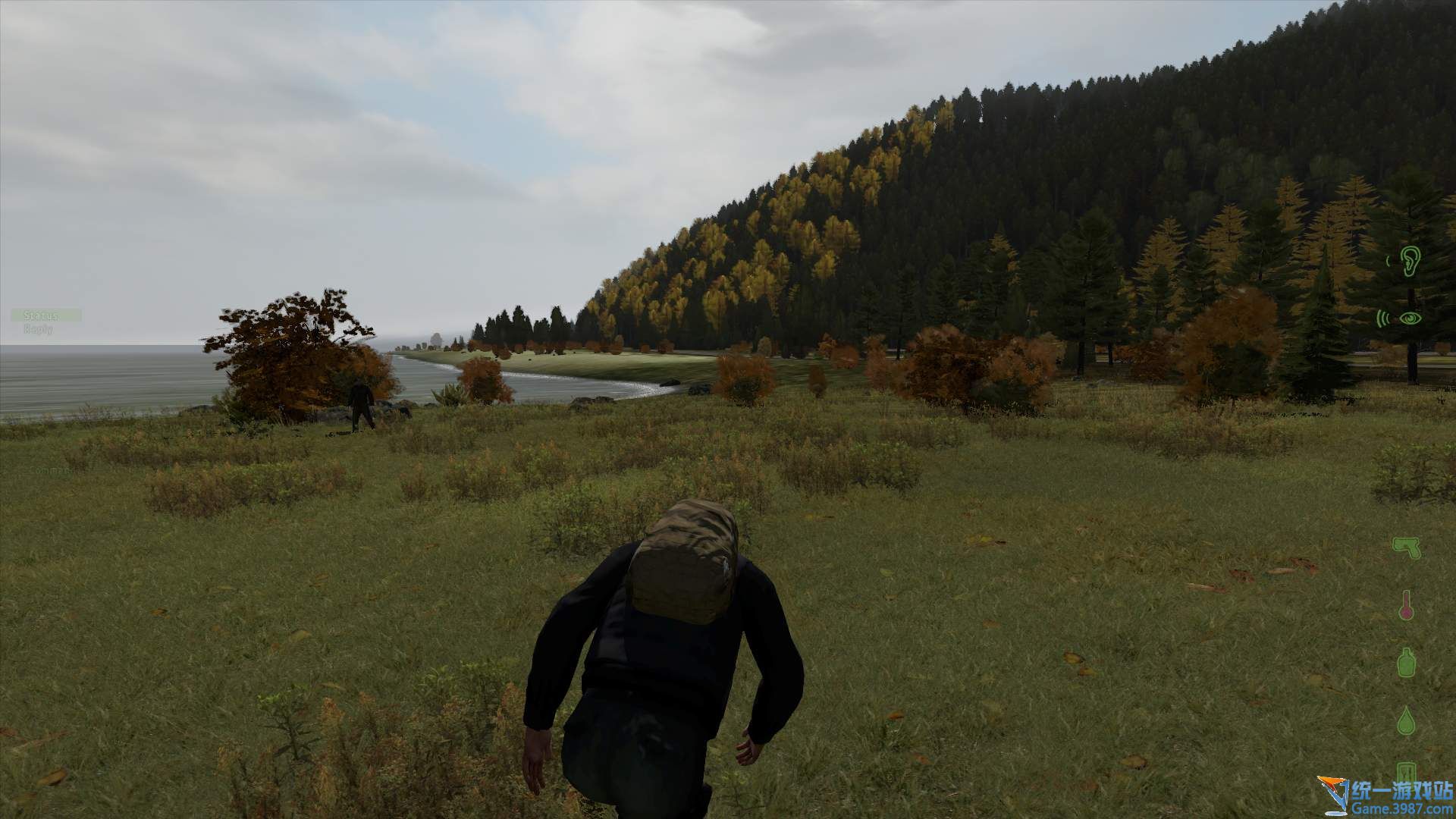Click the red thermometer temperature icon

tap(1407, 604)
